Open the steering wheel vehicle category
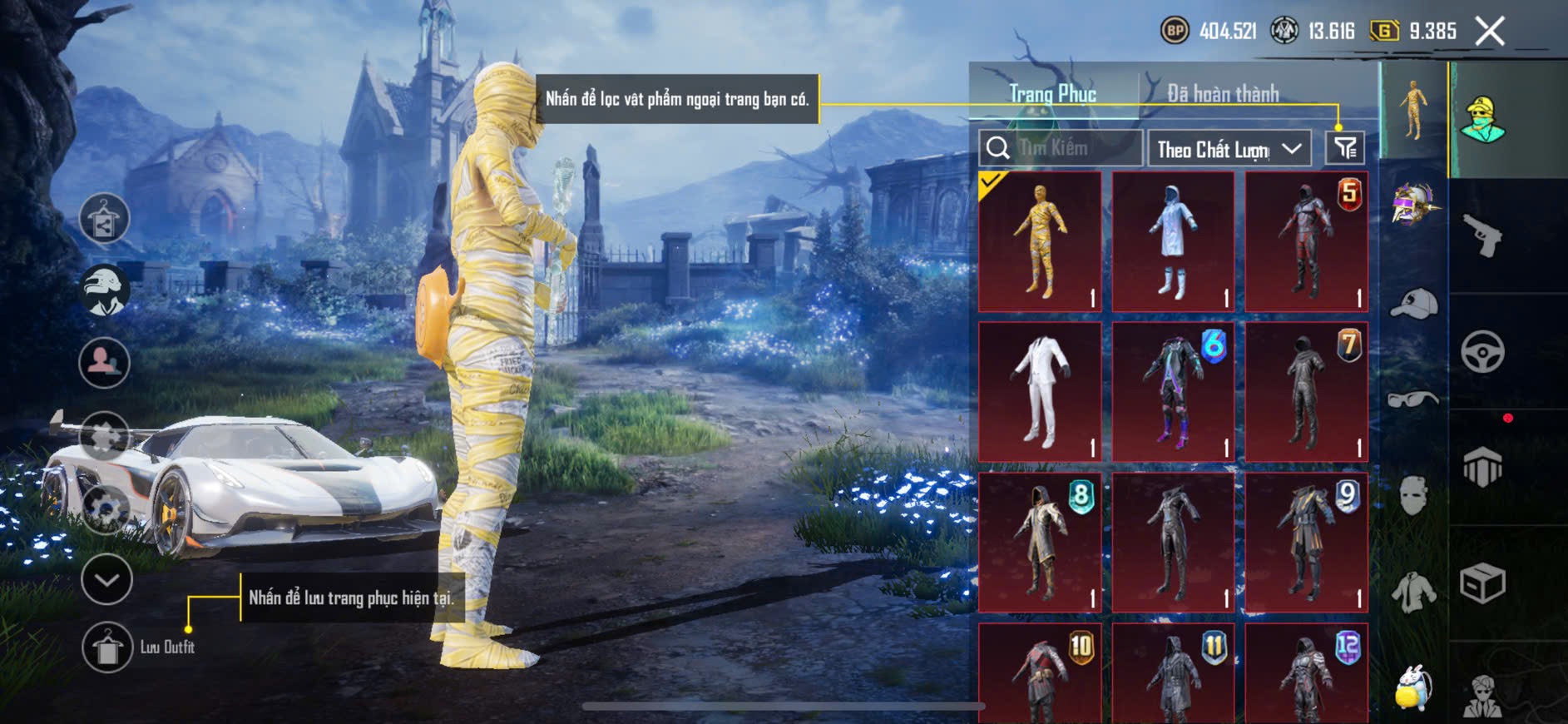The image size is (1568, 724). (1483, 351)
